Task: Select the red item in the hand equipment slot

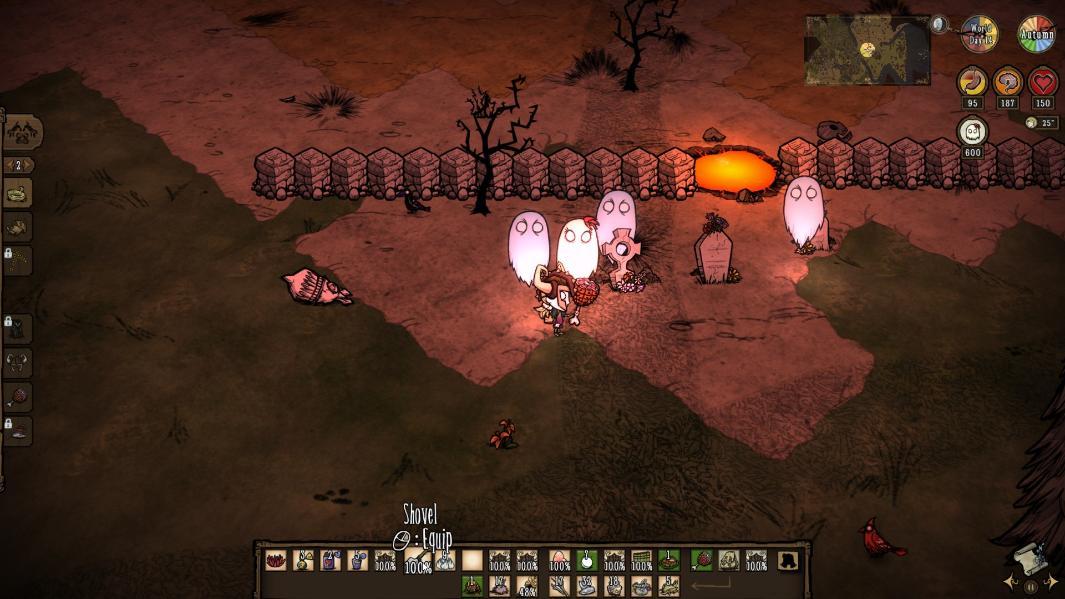Action: pos(703,561)
